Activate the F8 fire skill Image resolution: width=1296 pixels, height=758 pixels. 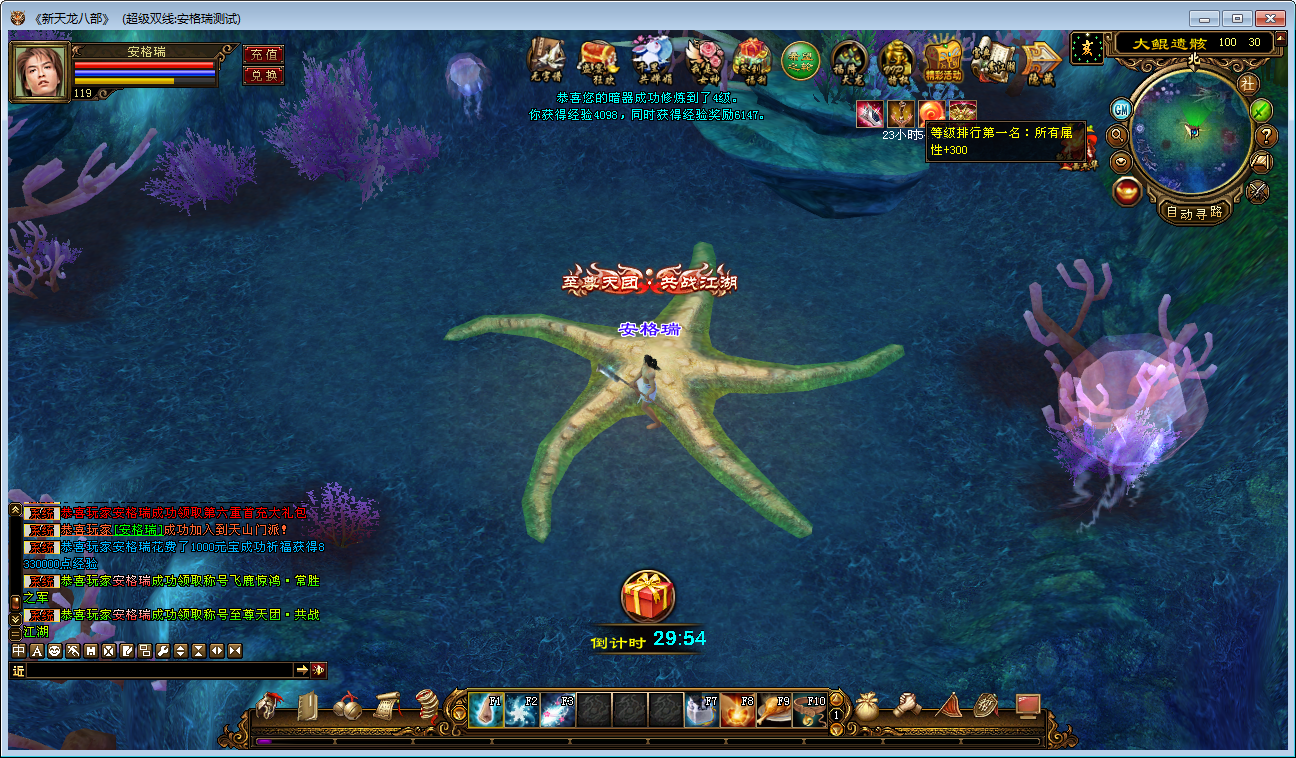click(738, 710)
